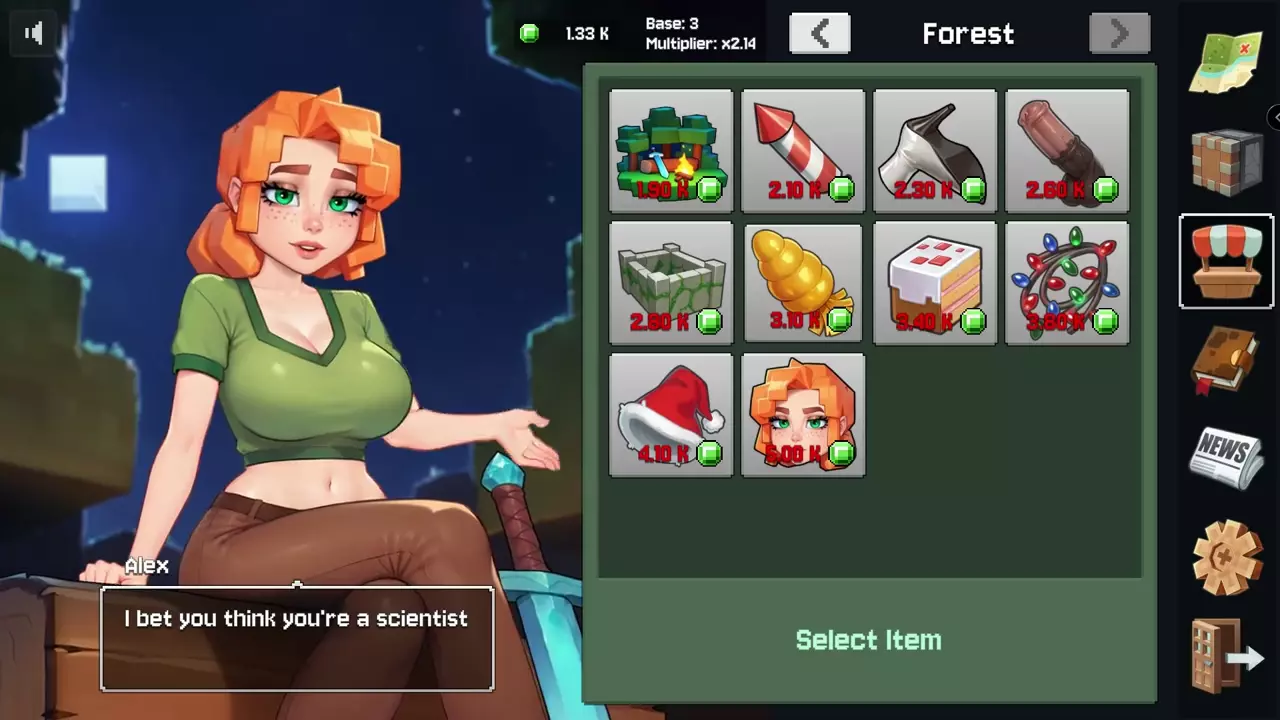The image size is (1280, 720).
Task: Pick the Santa hat item
Action: point(671,415)
